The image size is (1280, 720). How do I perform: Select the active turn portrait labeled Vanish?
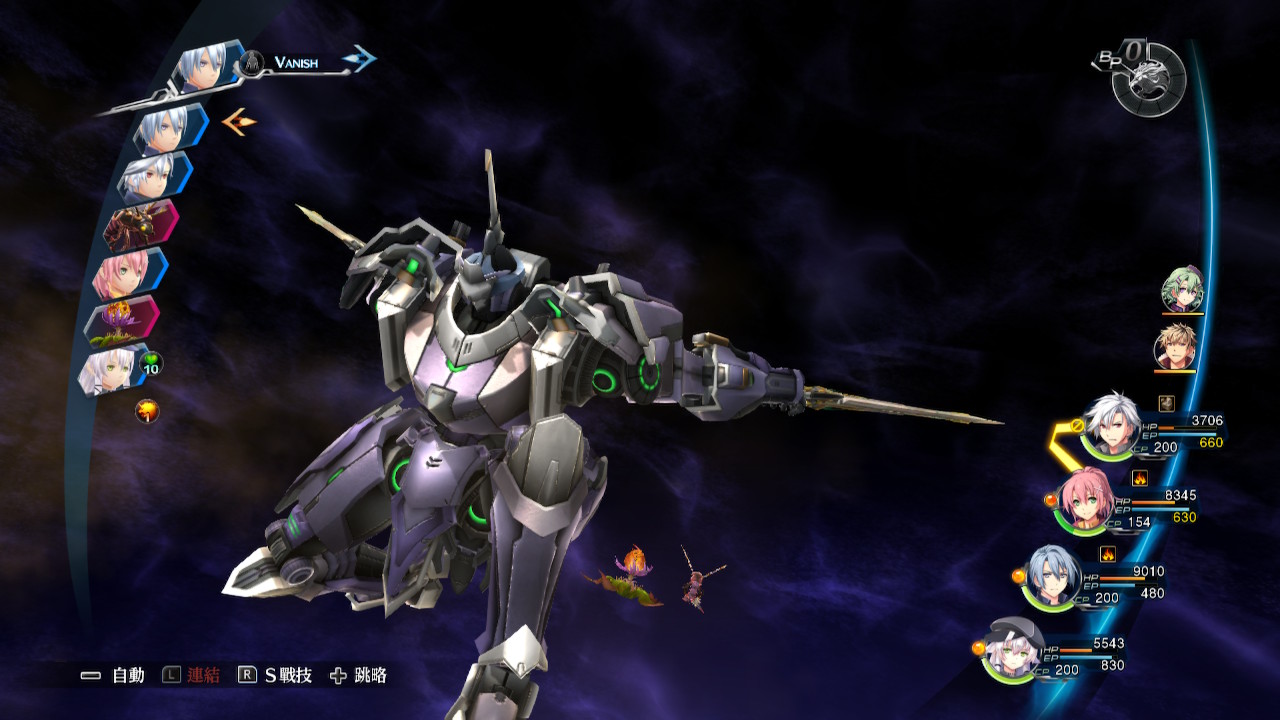click(x=208, y=68)
